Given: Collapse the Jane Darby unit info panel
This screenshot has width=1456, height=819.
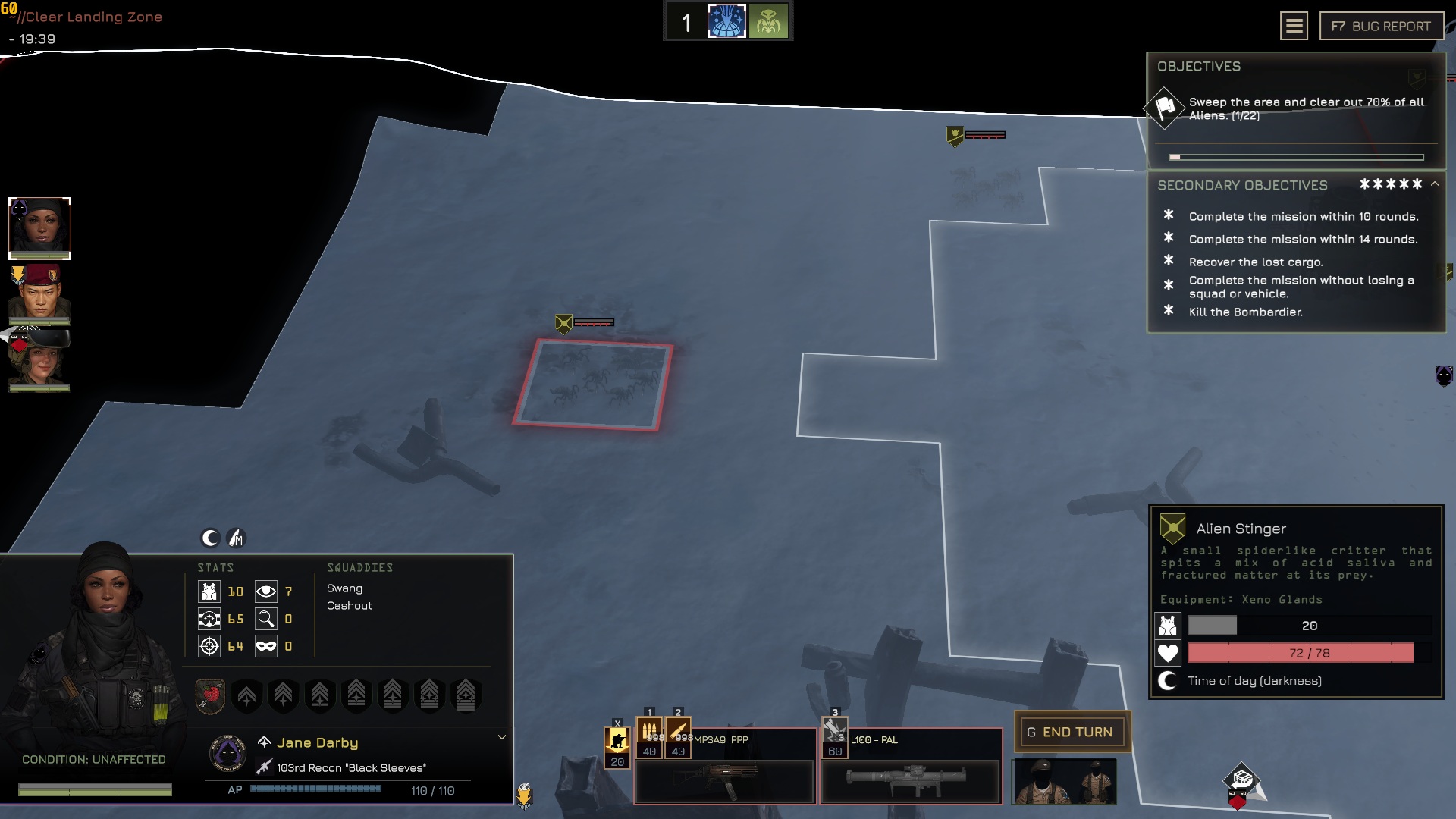Looking at the screenshot, I should click(501, 737).
